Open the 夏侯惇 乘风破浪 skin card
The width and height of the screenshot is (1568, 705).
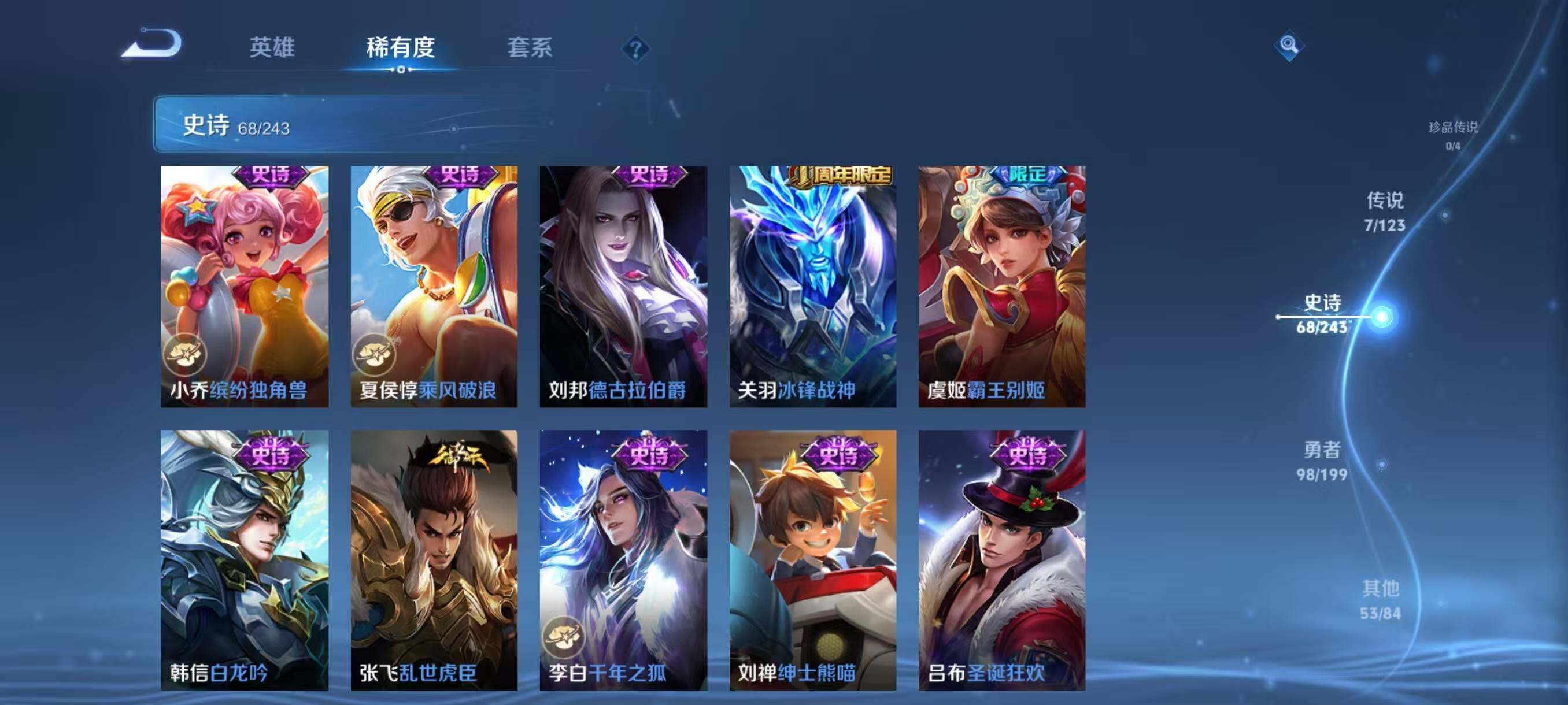pos(434,286)
